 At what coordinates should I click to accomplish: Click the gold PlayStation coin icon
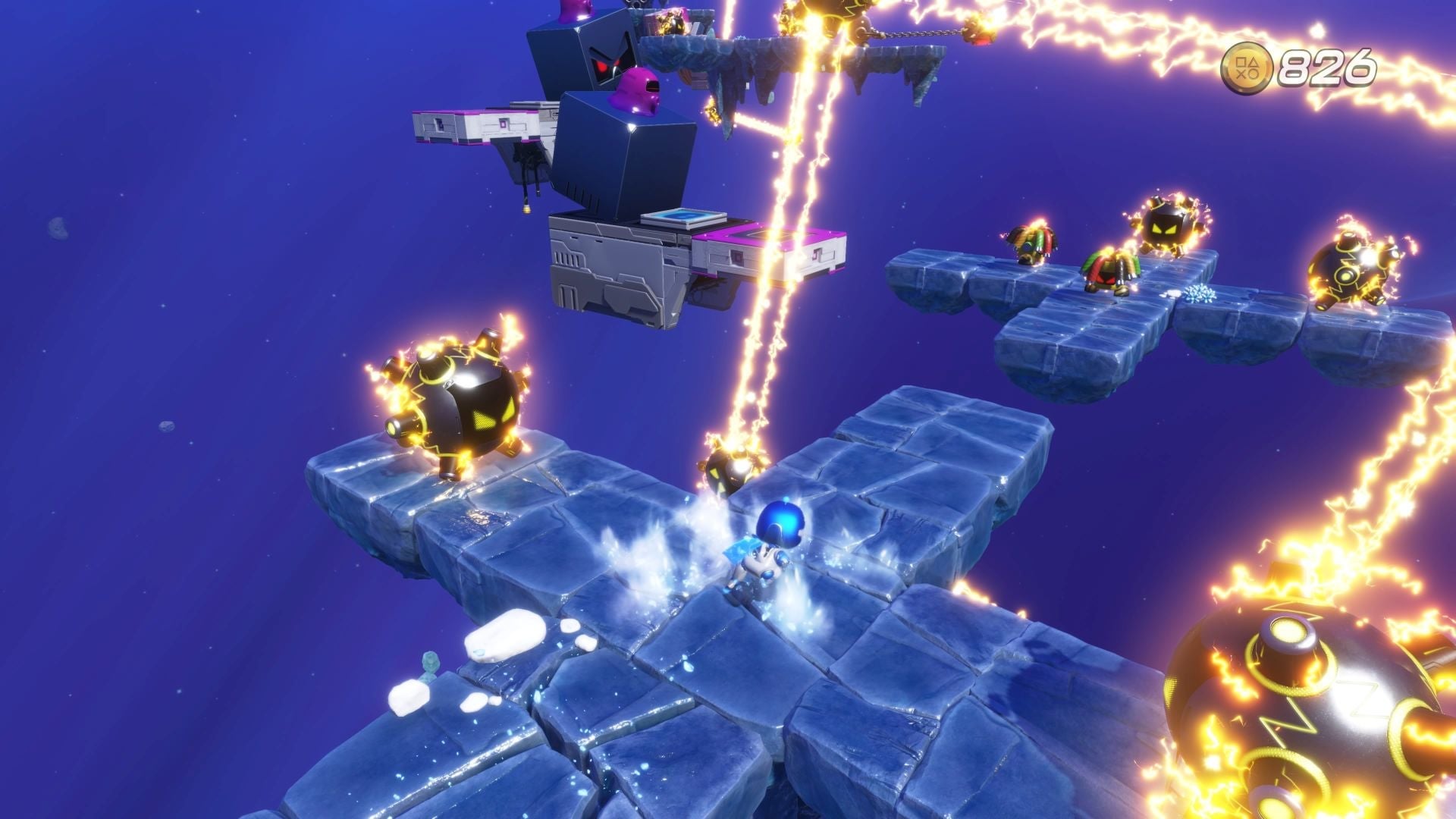1250,66
